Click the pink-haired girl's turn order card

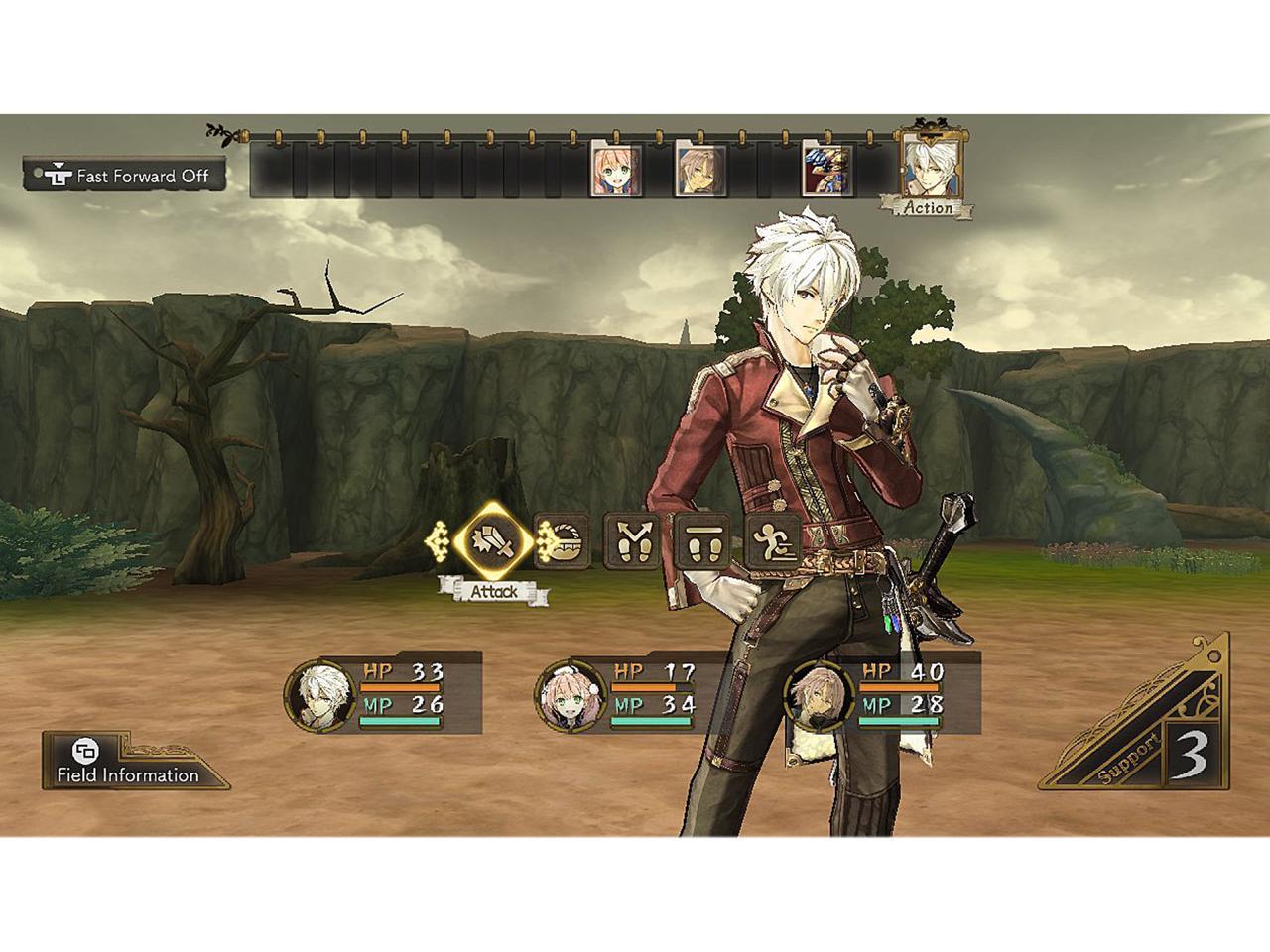click(615, 170)
